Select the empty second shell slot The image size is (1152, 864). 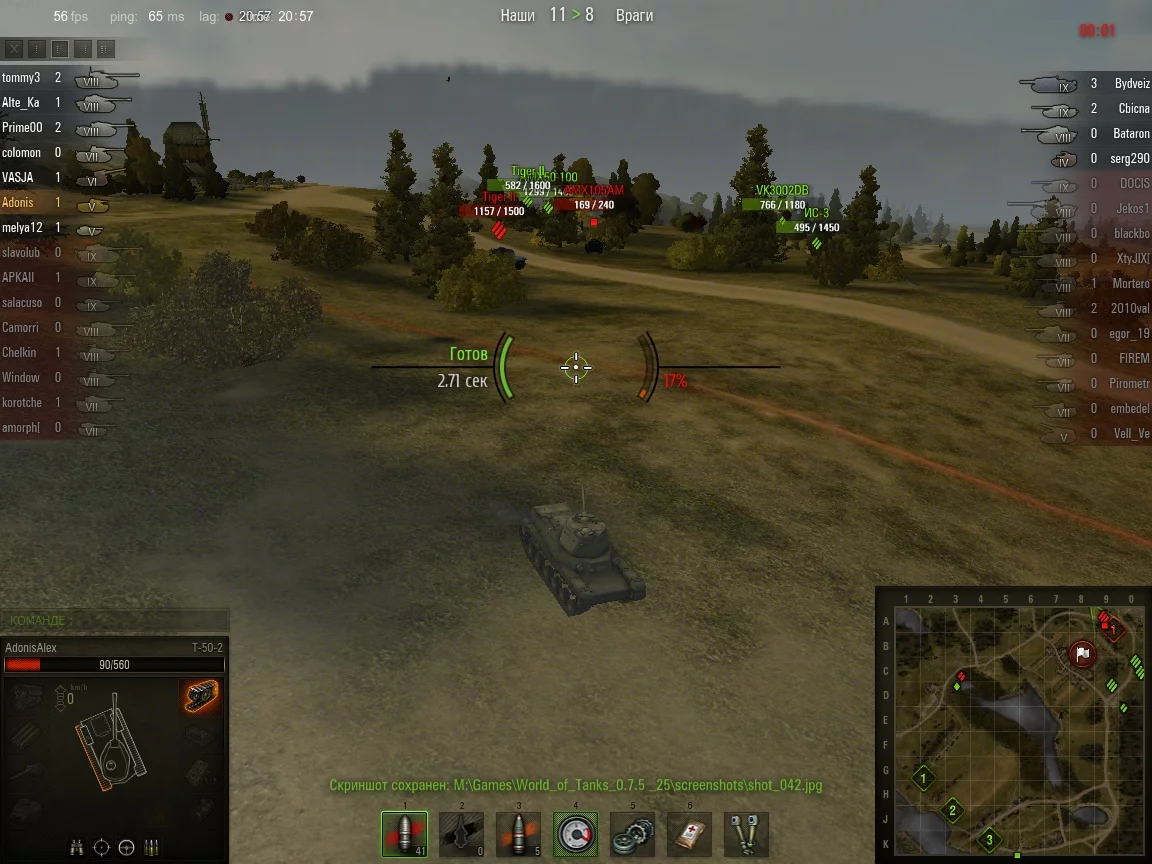[x=461, y=834]
